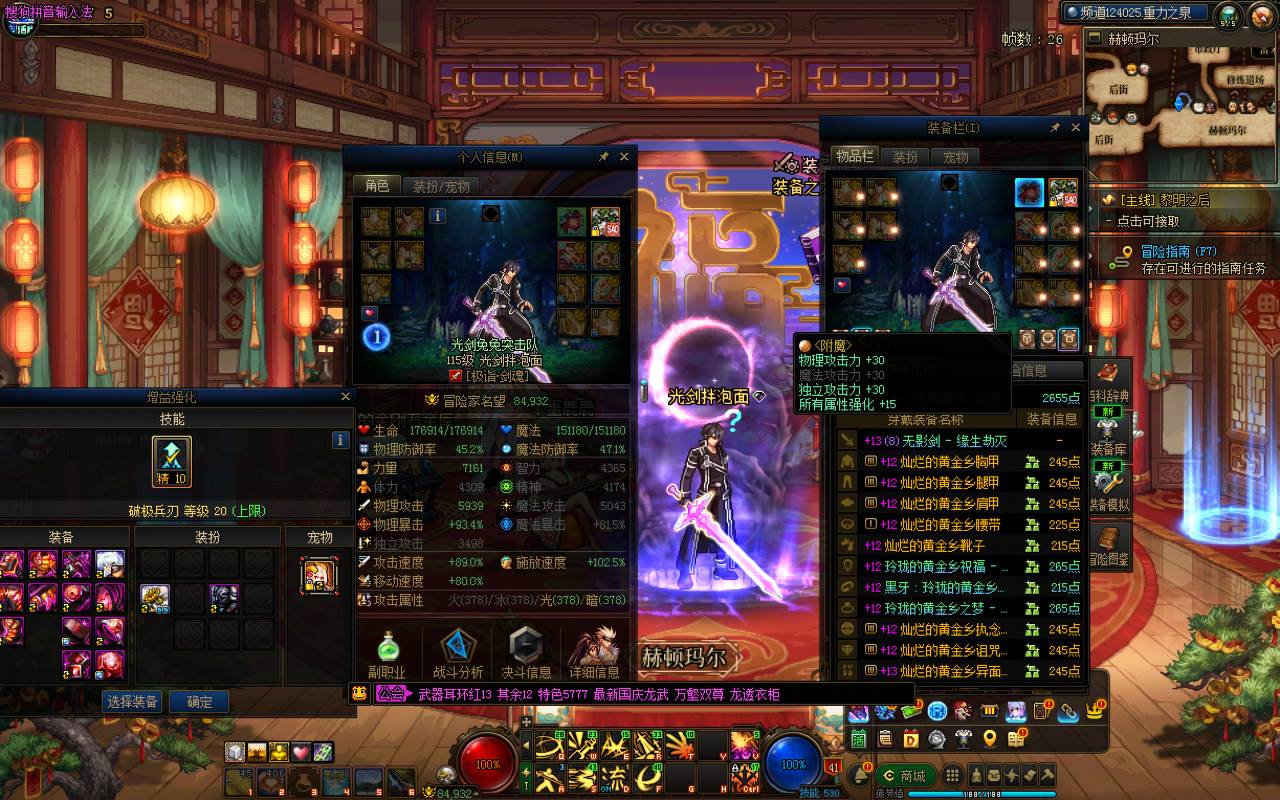The width and height of the screenshot is (1280, 800).
Task: Show 决斗信息 duel info
Action: coord(526,655)
